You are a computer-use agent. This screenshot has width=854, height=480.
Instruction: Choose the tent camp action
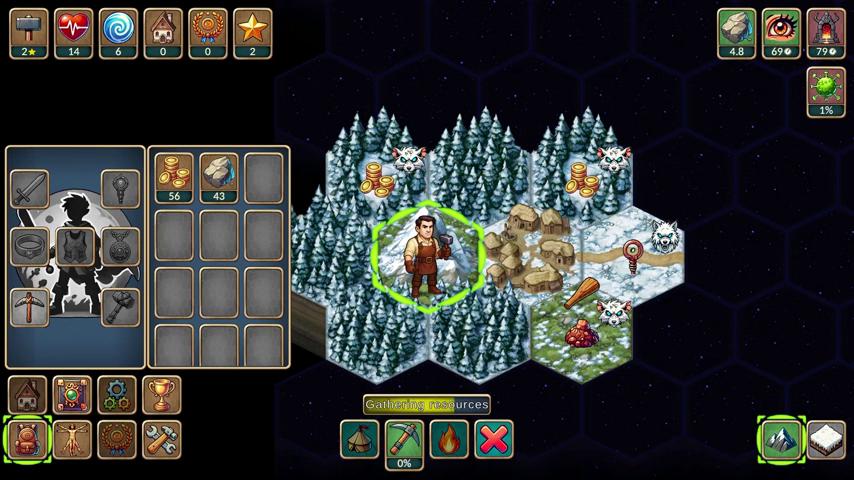359,439
